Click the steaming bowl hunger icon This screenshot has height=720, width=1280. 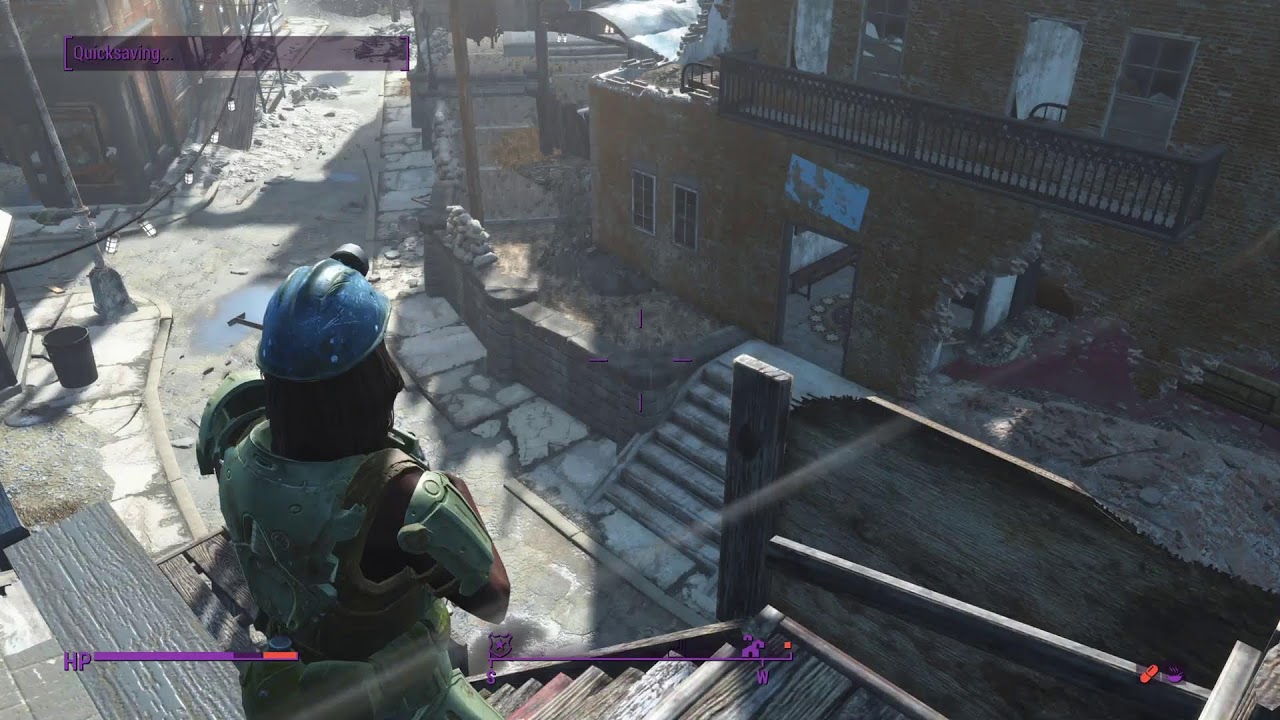point(1175,674)
